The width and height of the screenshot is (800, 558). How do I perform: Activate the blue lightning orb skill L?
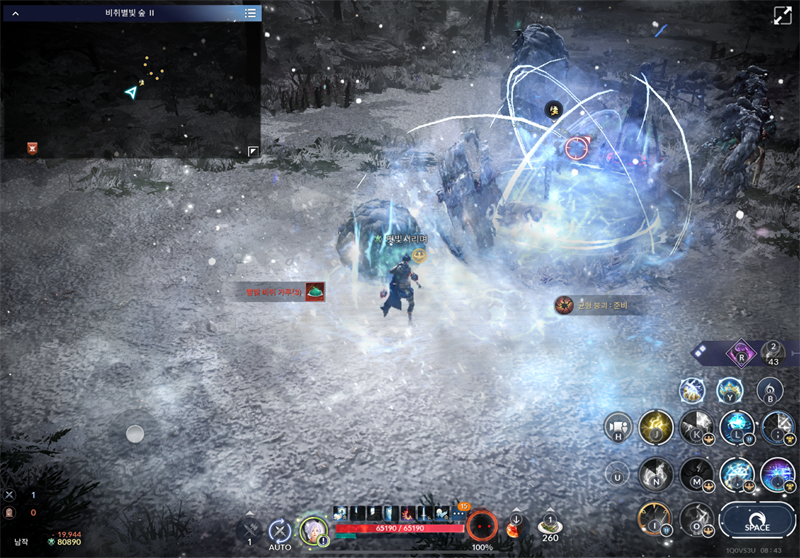click(737, 426)
